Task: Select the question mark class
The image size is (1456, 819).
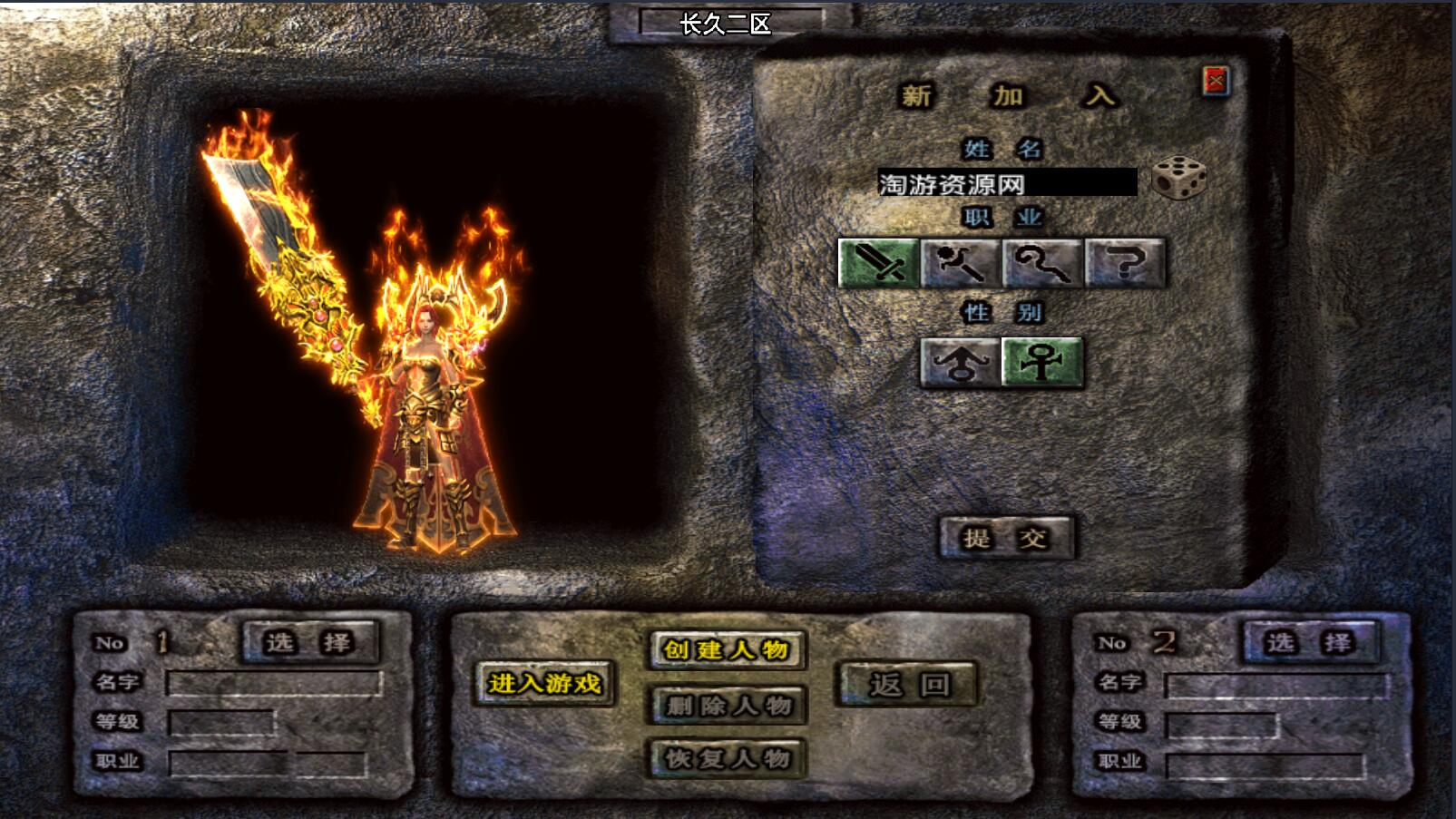Action: 1125,263
